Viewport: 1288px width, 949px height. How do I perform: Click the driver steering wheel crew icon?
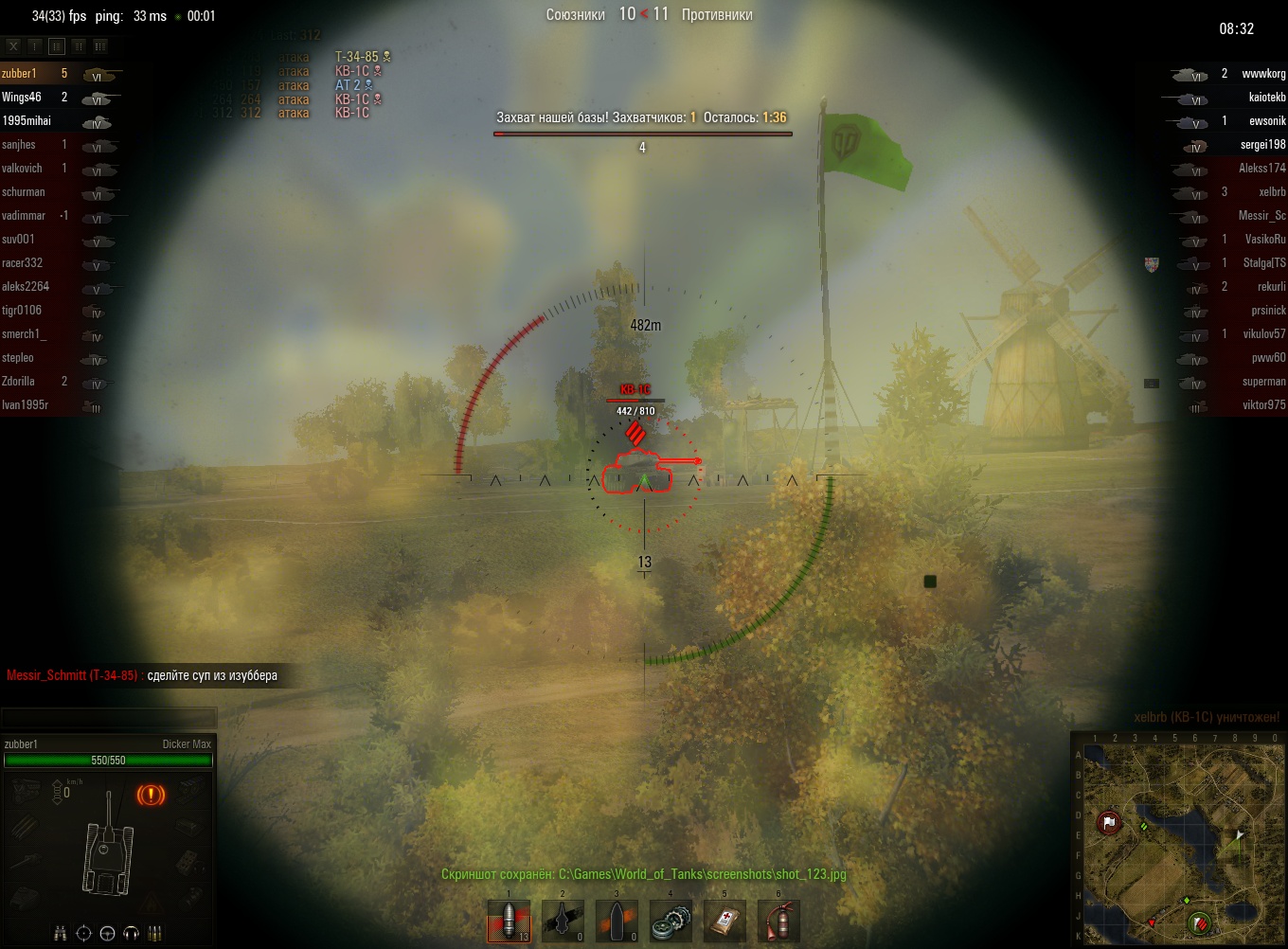tap(107, 934)
